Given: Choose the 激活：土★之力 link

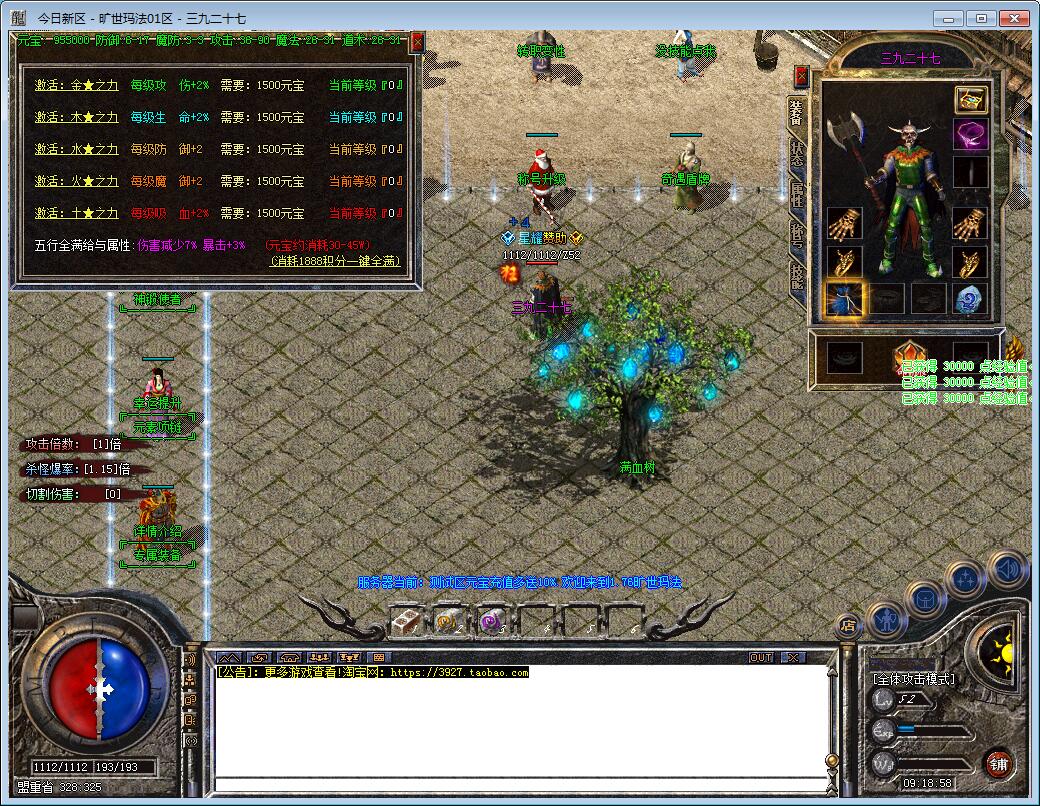Looking at the screenshot, I should [x=76, y=213].
